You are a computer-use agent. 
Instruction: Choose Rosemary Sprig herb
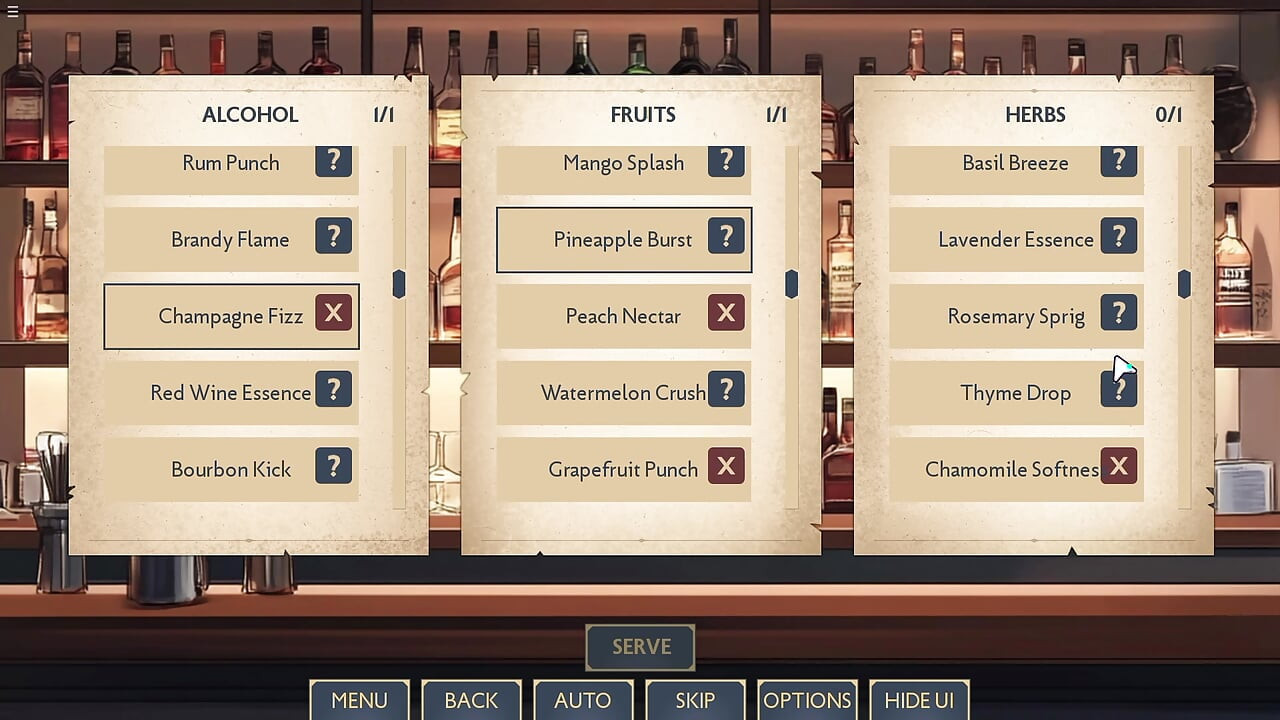pos(1015,317)
